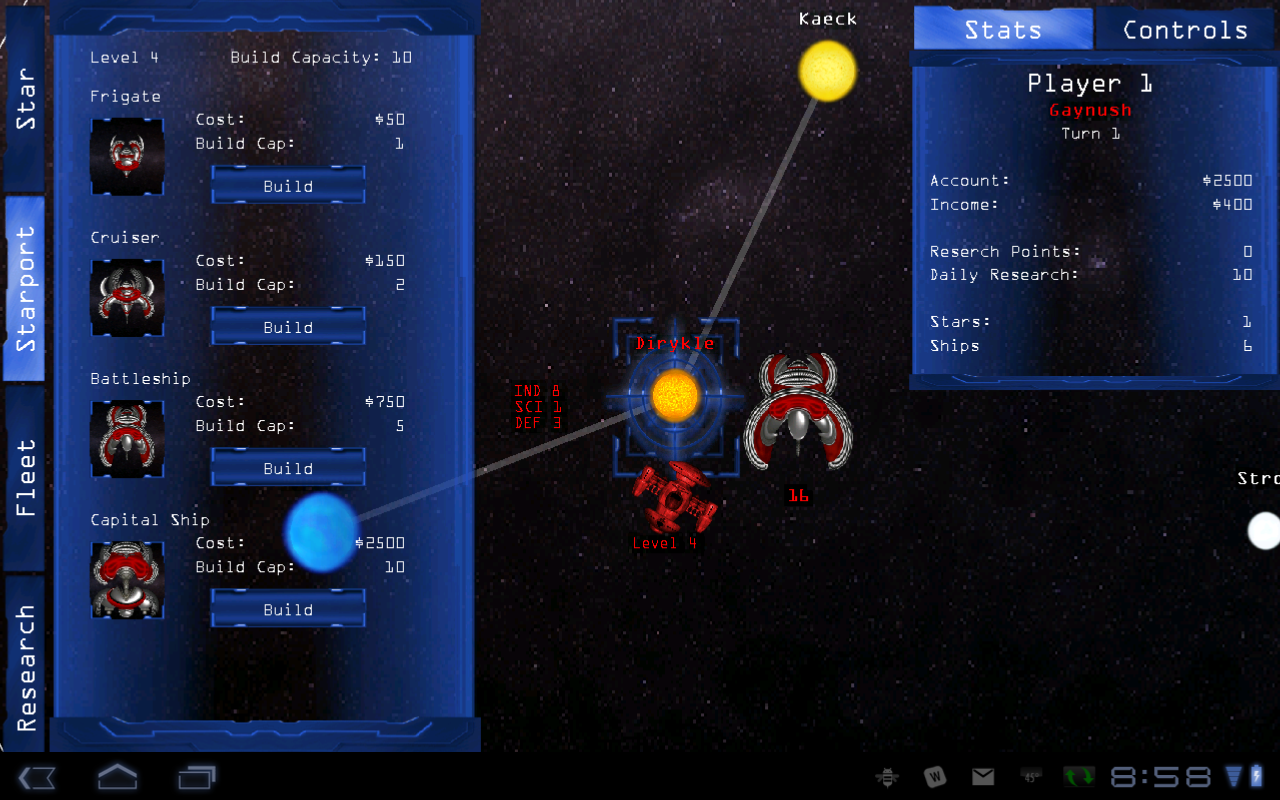This screenshot has width=1280, height=800.
Task: Open the Stats tab
Action: (1003, 29)
